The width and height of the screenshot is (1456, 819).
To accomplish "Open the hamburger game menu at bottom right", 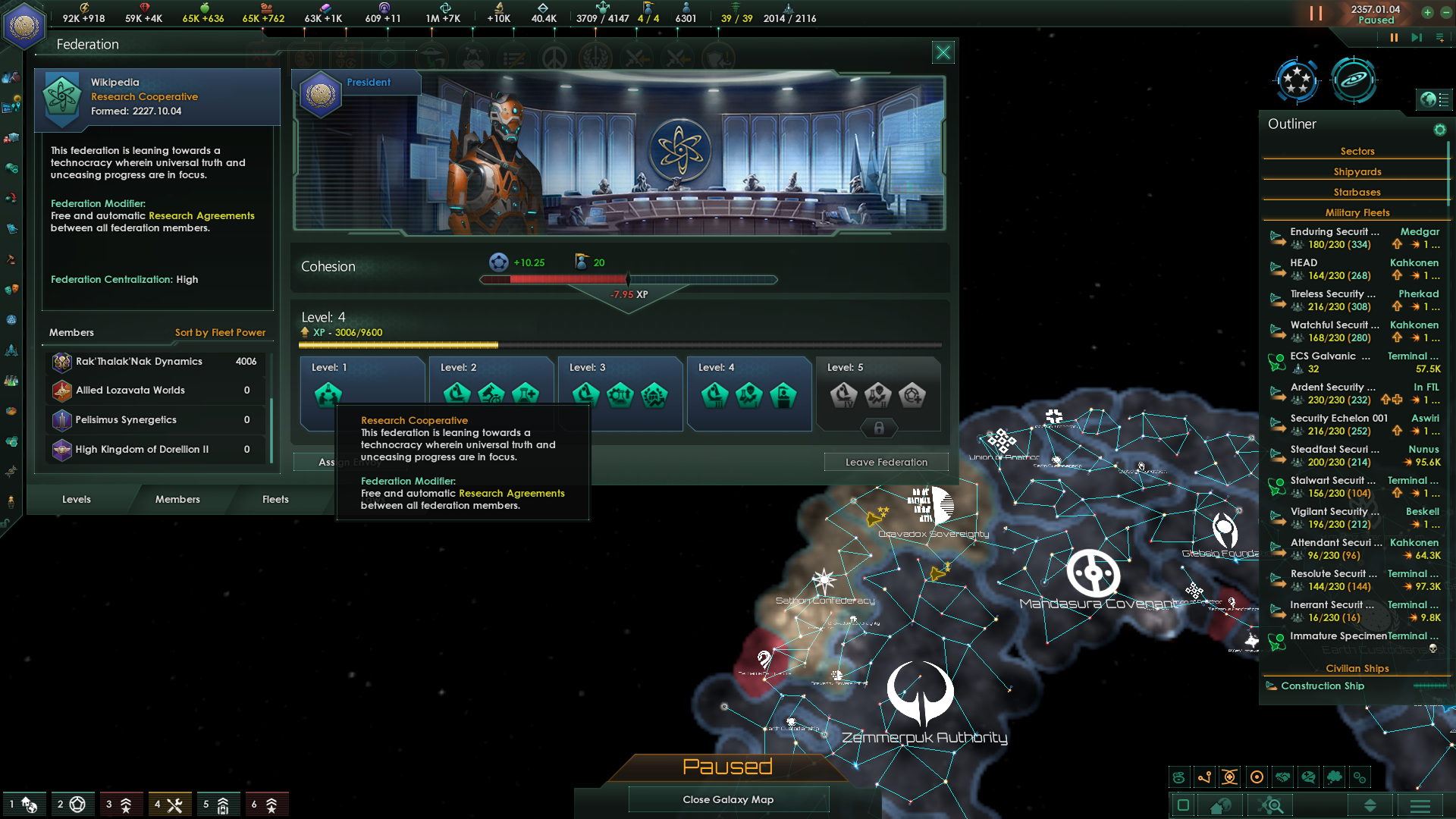I will point(1419,805).
